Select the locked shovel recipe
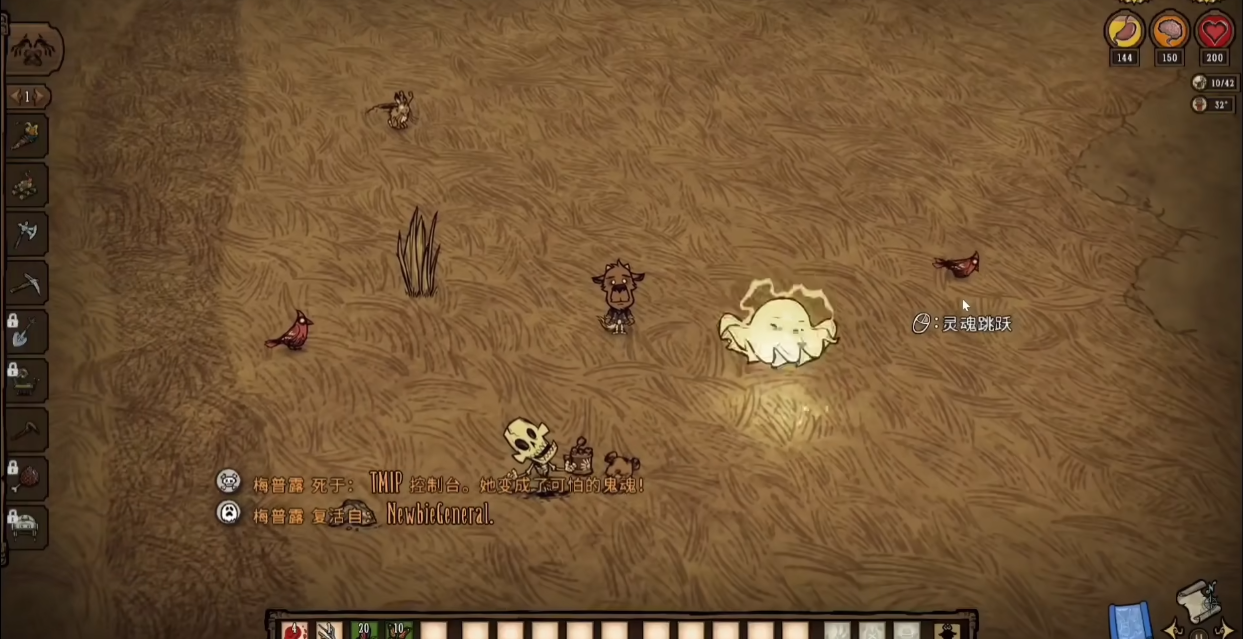The height and width of the screenshot is (639, 1243). pos(27,332)
